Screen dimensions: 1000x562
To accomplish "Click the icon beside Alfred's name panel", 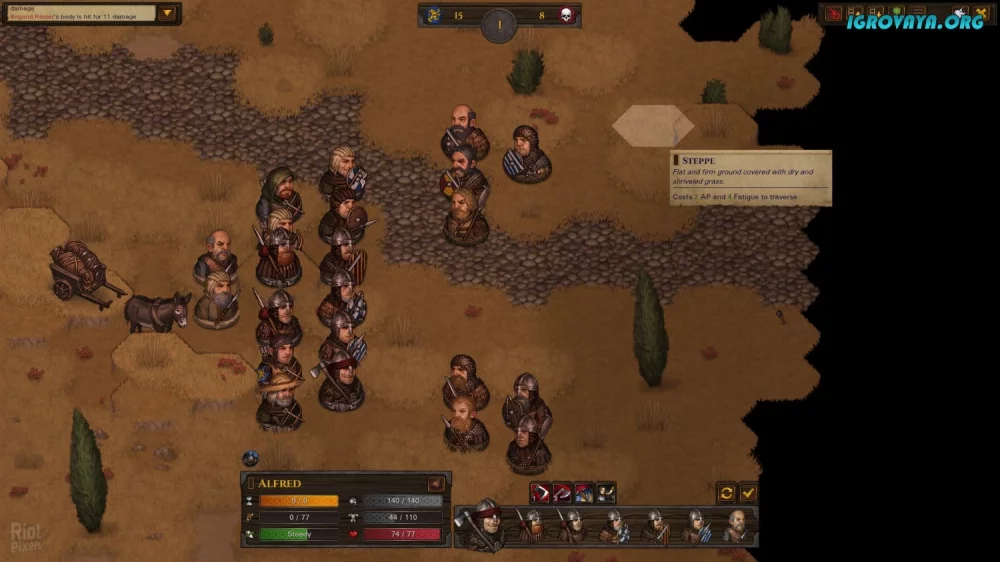I will coord(436,484).
